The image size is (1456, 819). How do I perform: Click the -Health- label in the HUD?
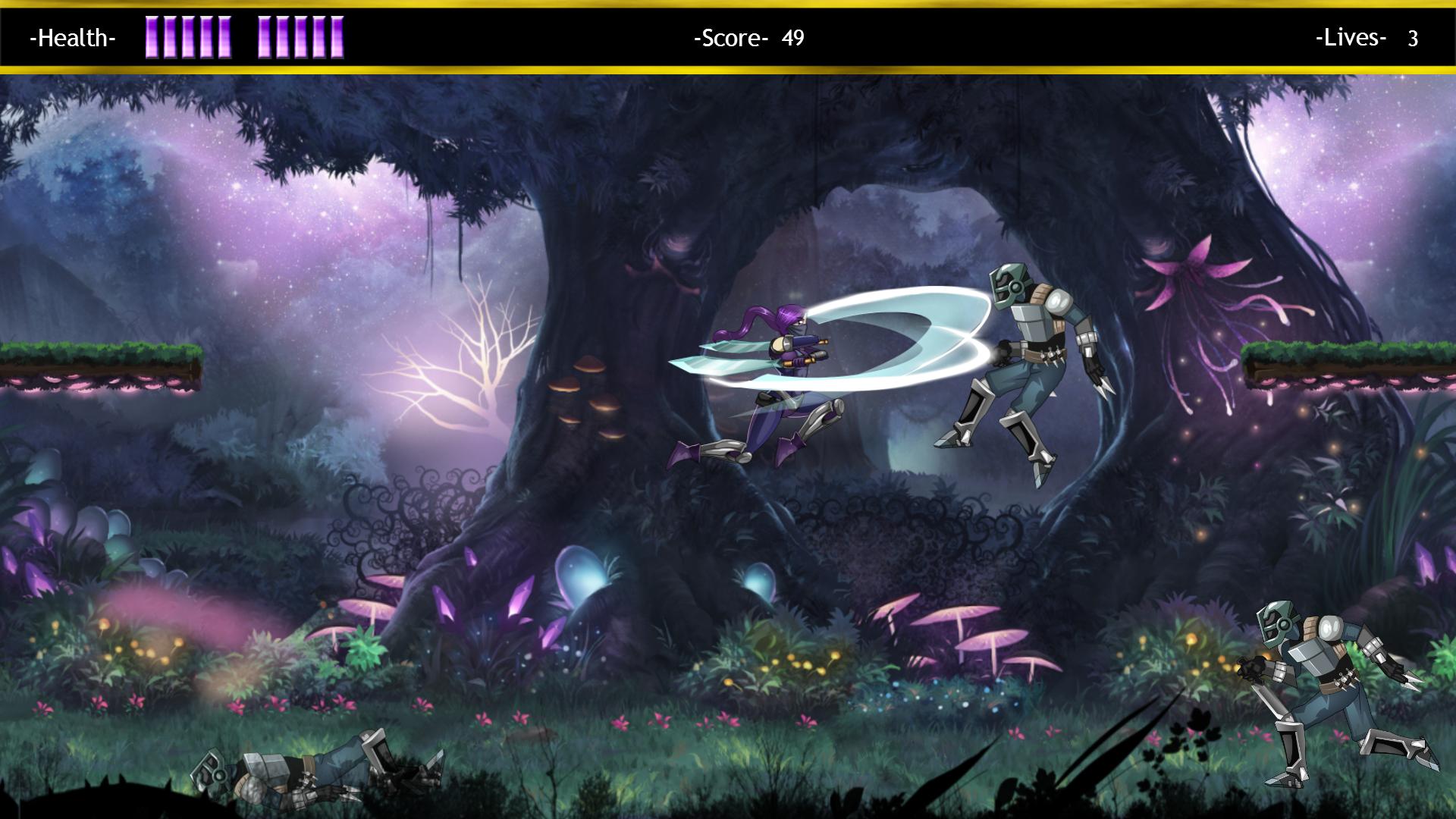point(72,39)
